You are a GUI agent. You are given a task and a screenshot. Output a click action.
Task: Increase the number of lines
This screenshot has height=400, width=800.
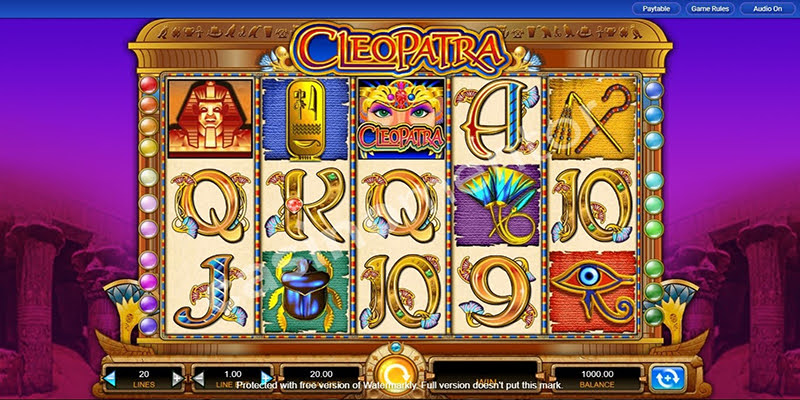pos(178,378)
